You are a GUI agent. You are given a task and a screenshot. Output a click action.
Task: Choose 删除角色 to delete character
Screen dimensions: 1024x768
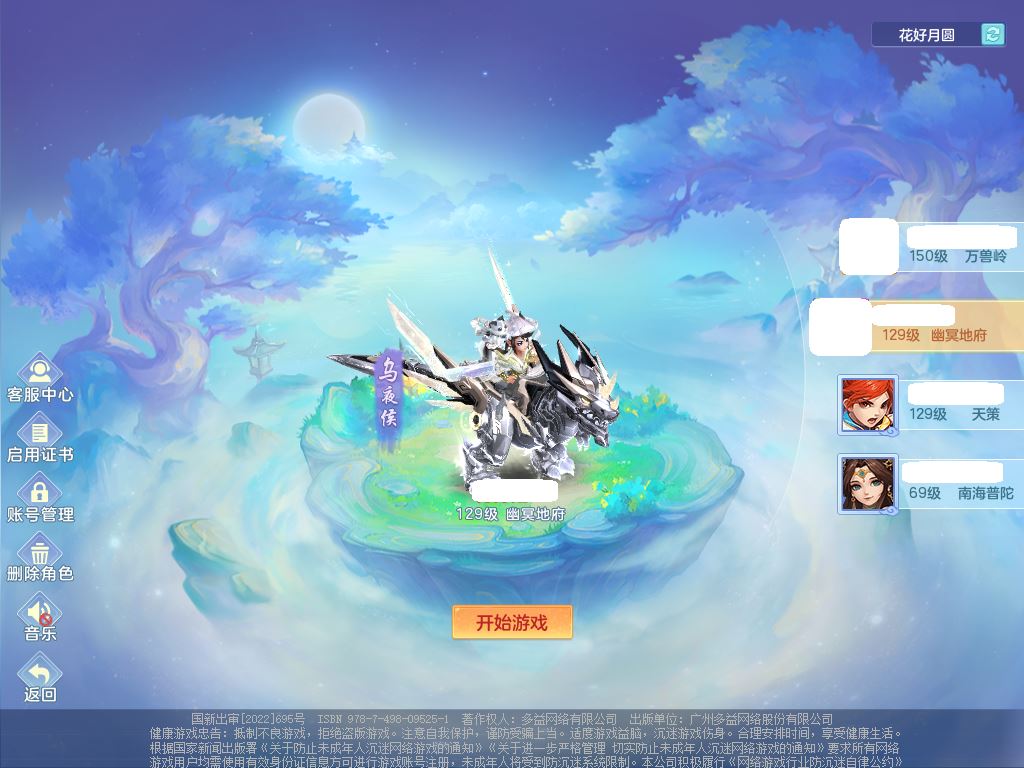pyautogui.click(x=40, y=558)
